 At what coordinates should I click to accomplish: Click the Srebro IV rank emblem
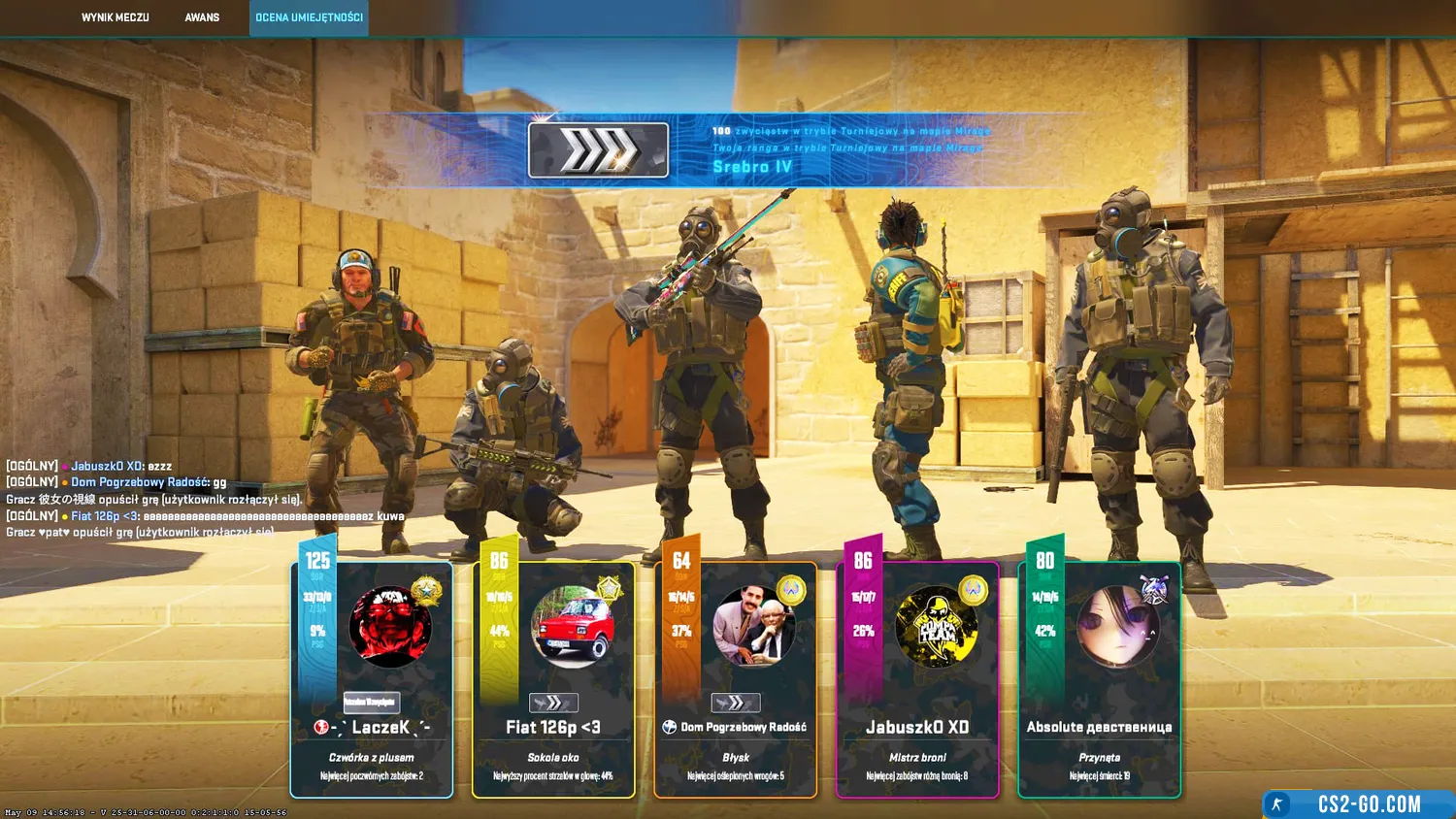598,150
